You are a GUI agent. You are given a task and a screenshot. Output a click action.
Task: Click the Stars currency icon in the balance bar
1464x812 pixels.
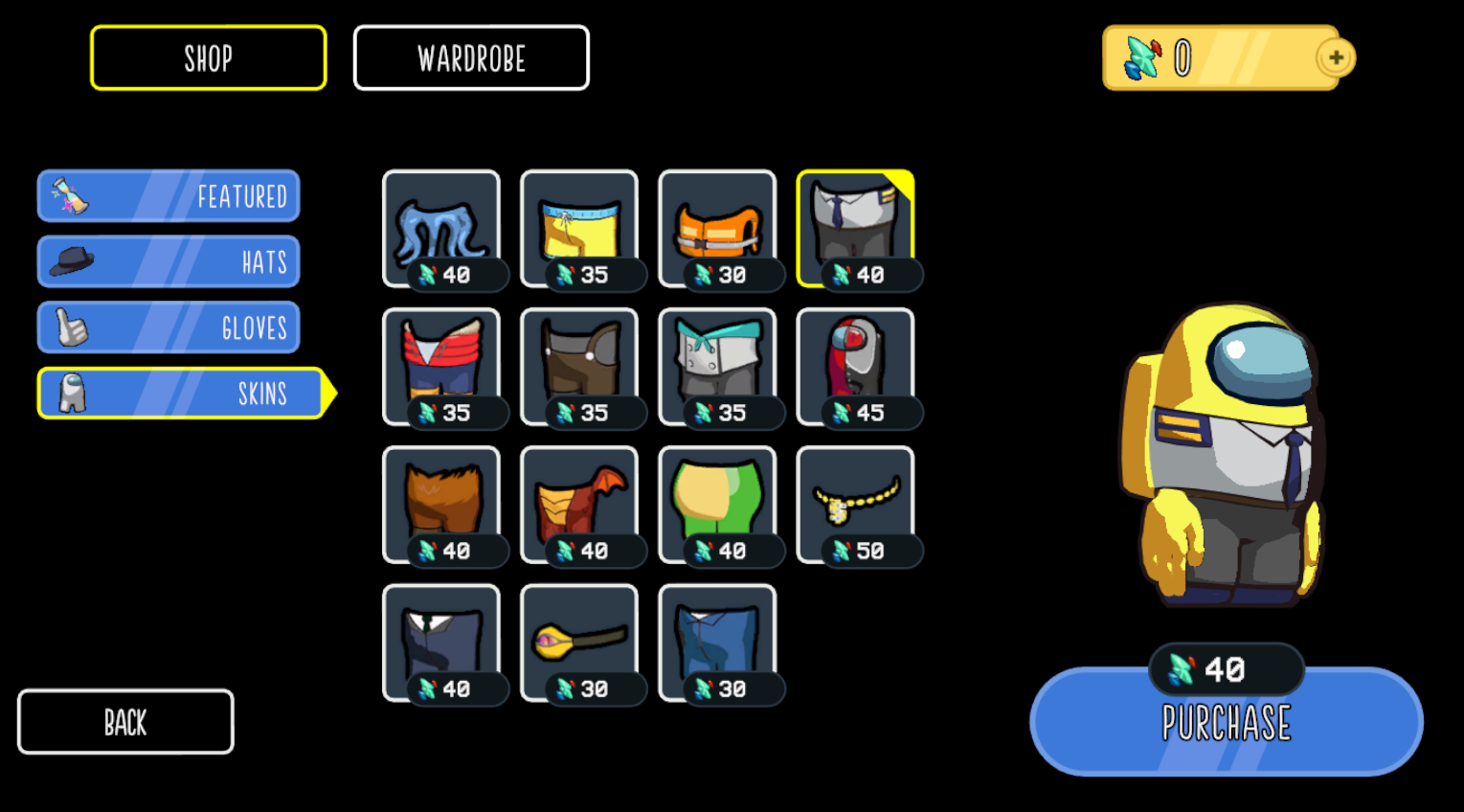pos(1142,57)
